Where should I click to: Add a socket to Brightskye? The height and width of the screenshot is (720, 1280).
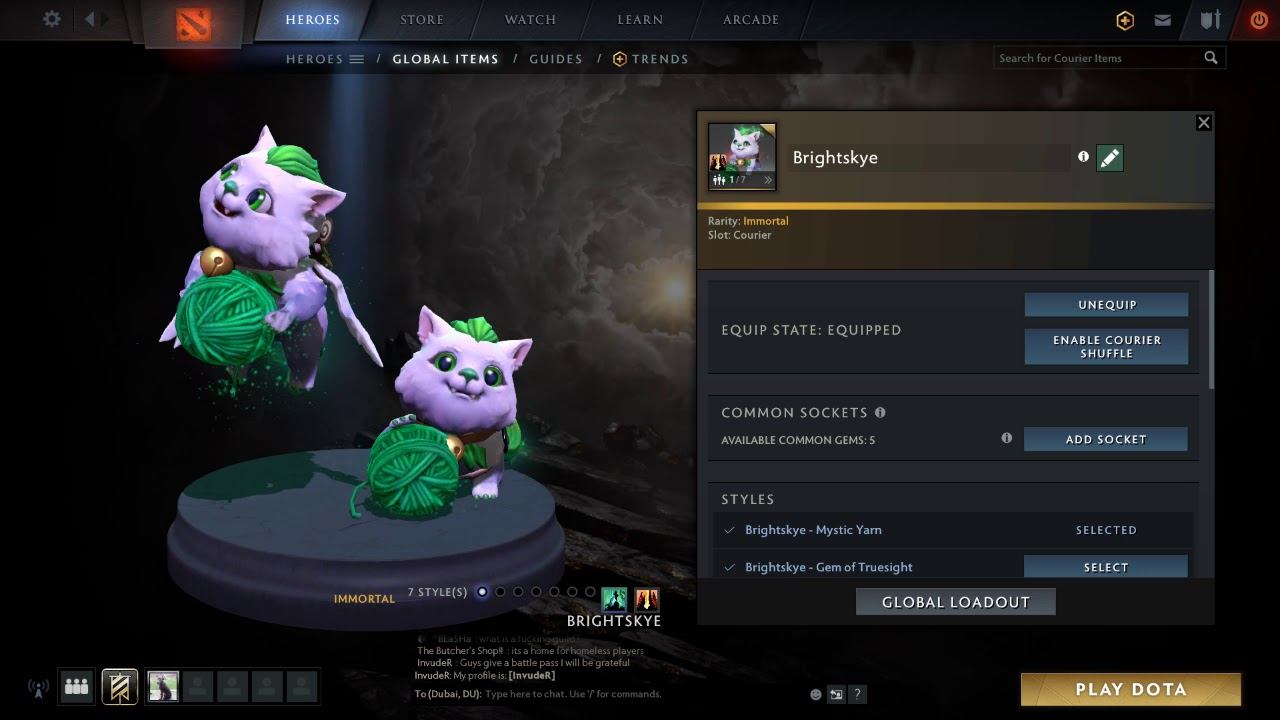pyautogui.click(x=1105, y=439)
